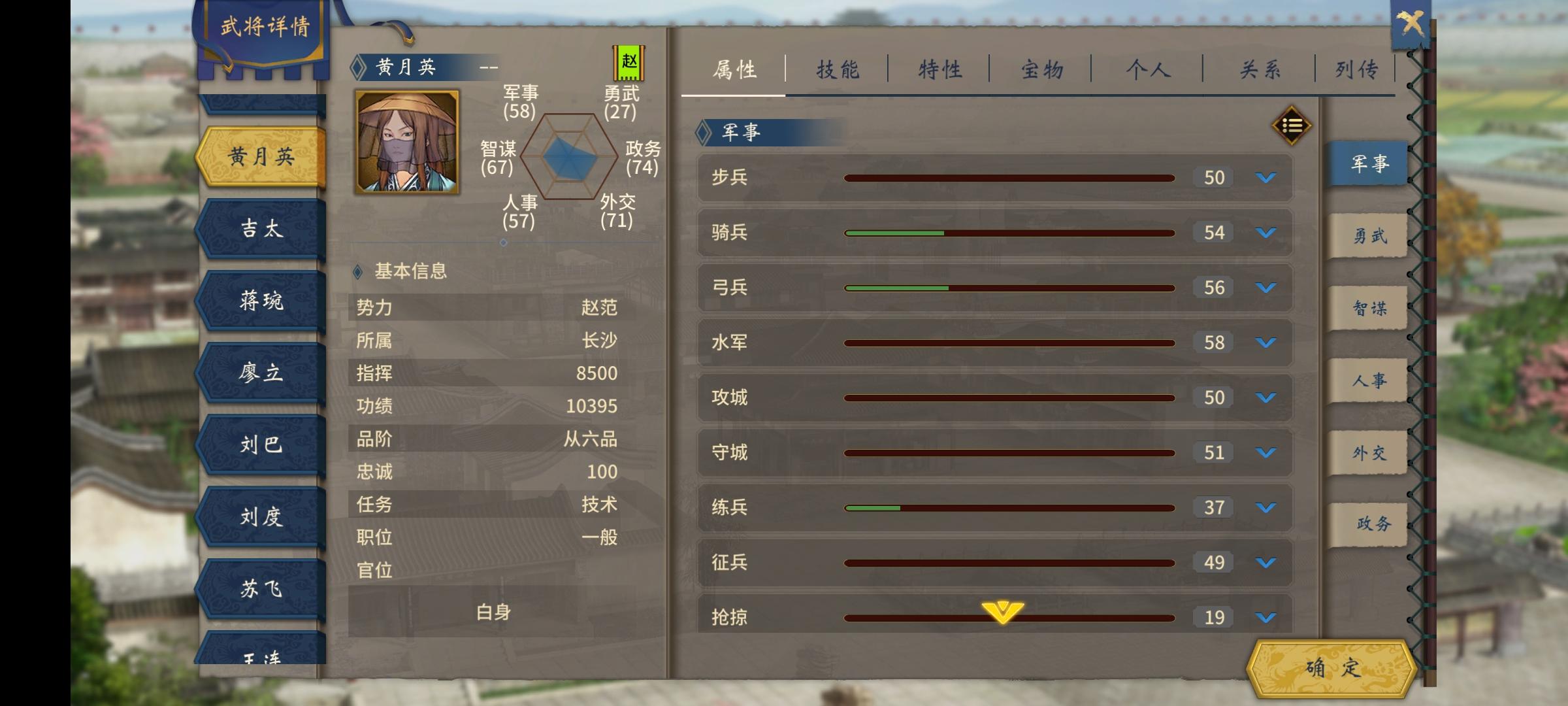Screen dimensions: 1568x706
Task: Switch to the 技能 tab
Action: (839, 67)
